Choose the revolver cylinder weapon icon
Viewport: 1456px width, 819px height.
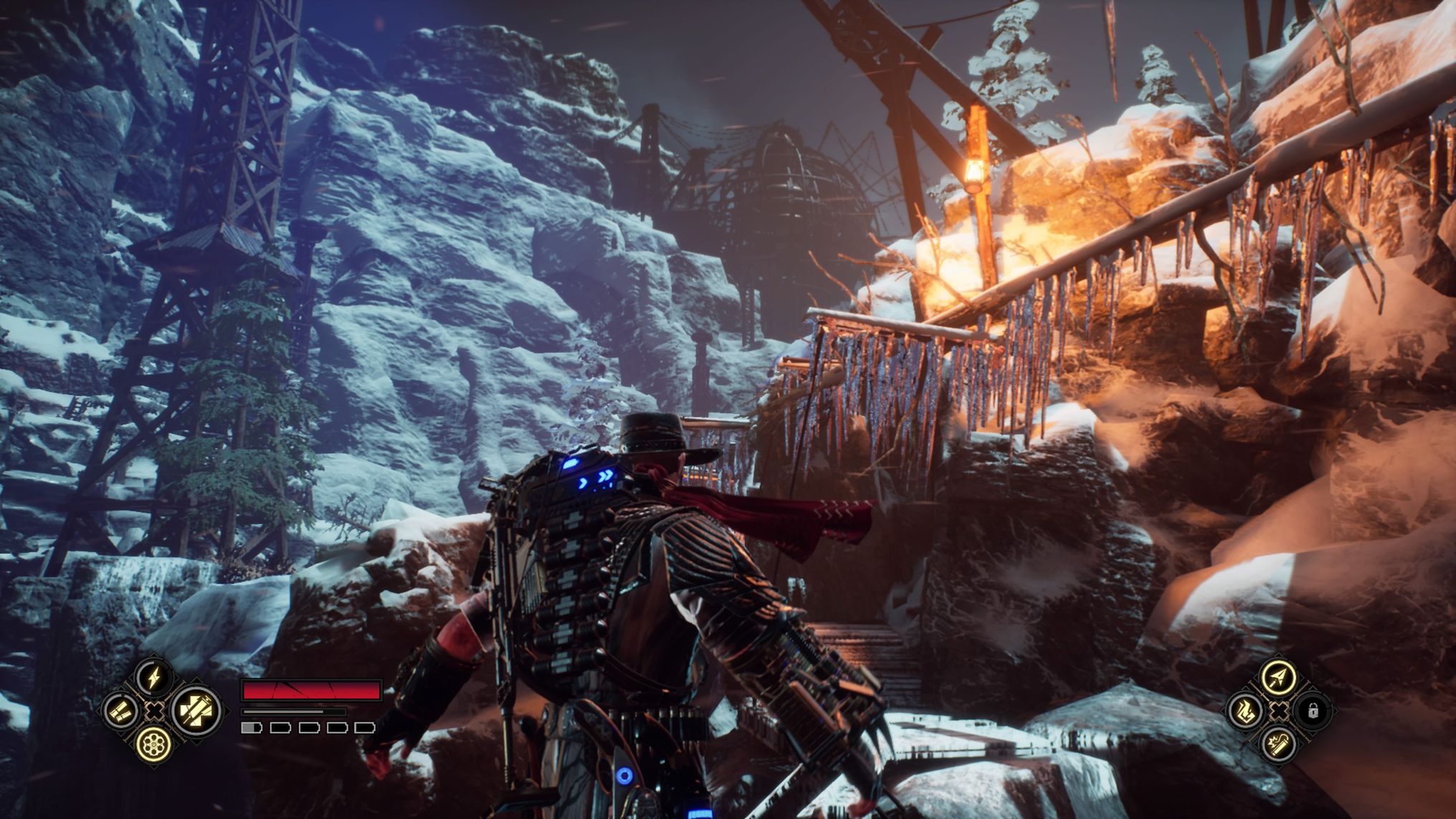(153, 743)
